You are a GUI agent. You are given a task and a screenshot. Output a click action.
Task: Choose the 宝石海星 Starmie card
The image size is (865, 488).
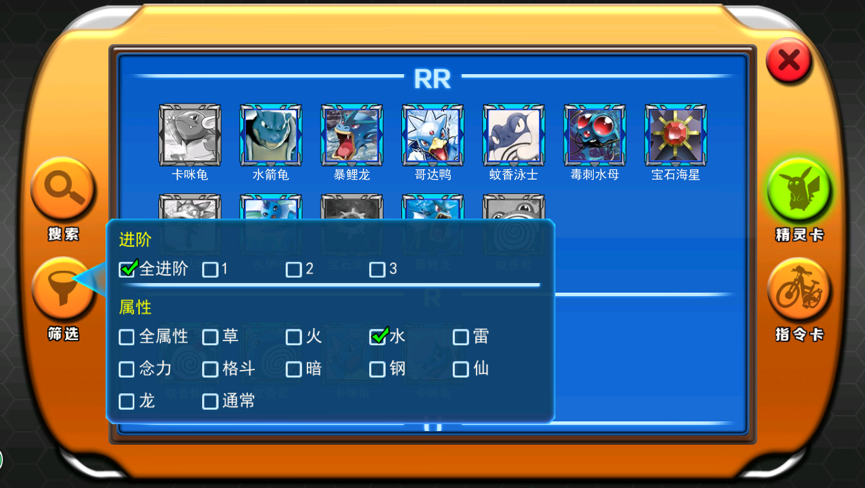(x=675, y=136)
